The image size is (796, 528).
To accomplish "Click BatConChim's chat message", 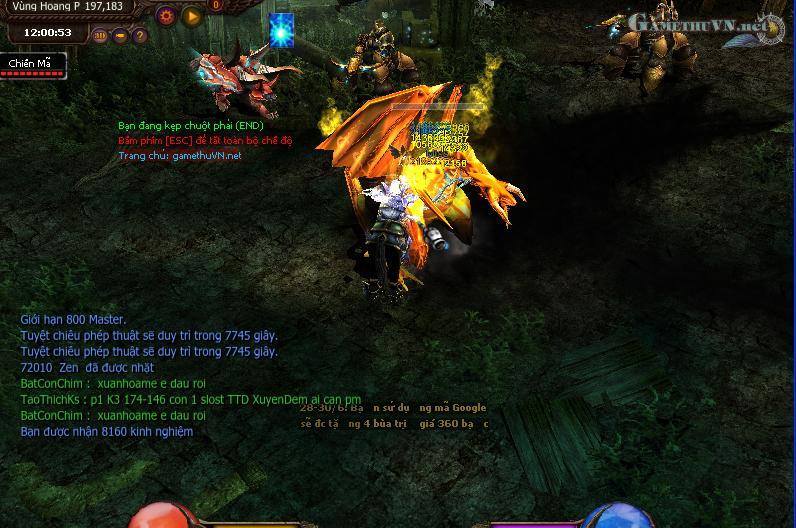I will (113, 383).
